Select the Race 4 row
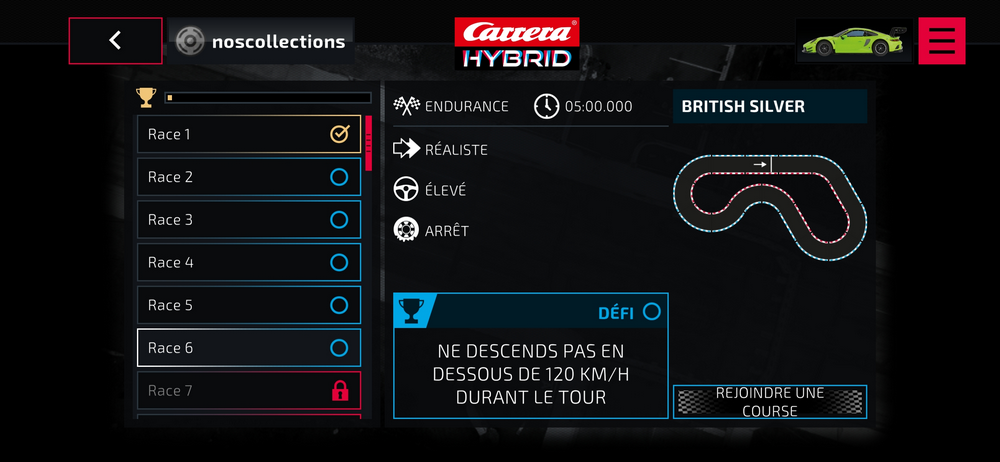Screen dimensions: 1000x462 click(x=248, y=263)
